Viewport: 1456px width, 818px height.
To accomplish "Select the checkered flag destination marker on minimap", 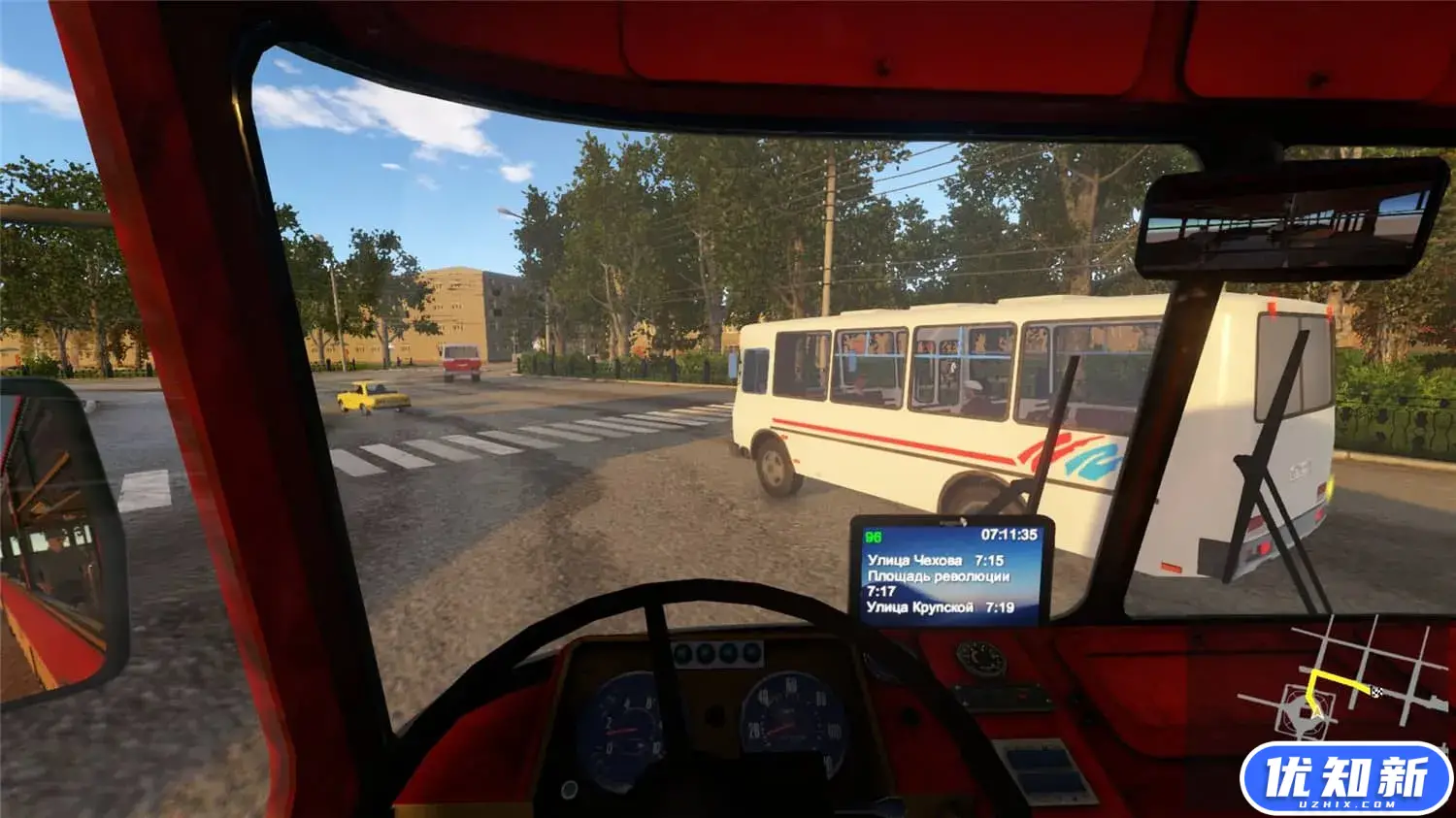I will (1376, 691).
